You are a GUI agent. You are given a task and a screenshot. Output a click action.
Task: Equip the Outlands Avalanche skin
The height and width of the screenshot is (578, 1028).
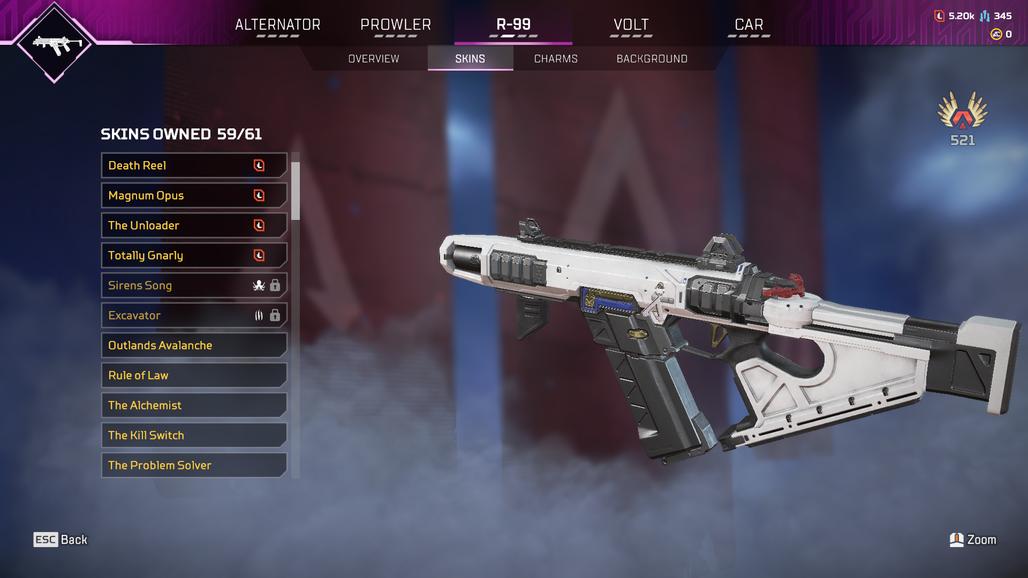point(194,345)
